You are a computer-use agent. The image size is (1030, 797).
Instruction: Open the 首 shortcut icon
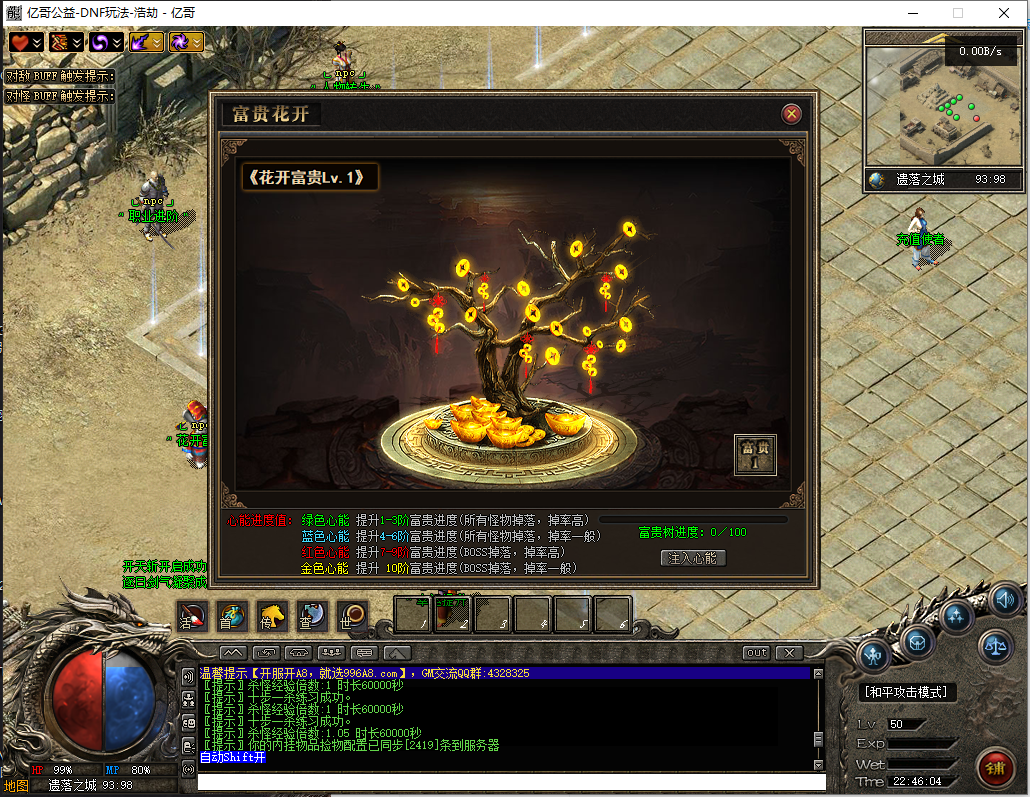[231, 615]
